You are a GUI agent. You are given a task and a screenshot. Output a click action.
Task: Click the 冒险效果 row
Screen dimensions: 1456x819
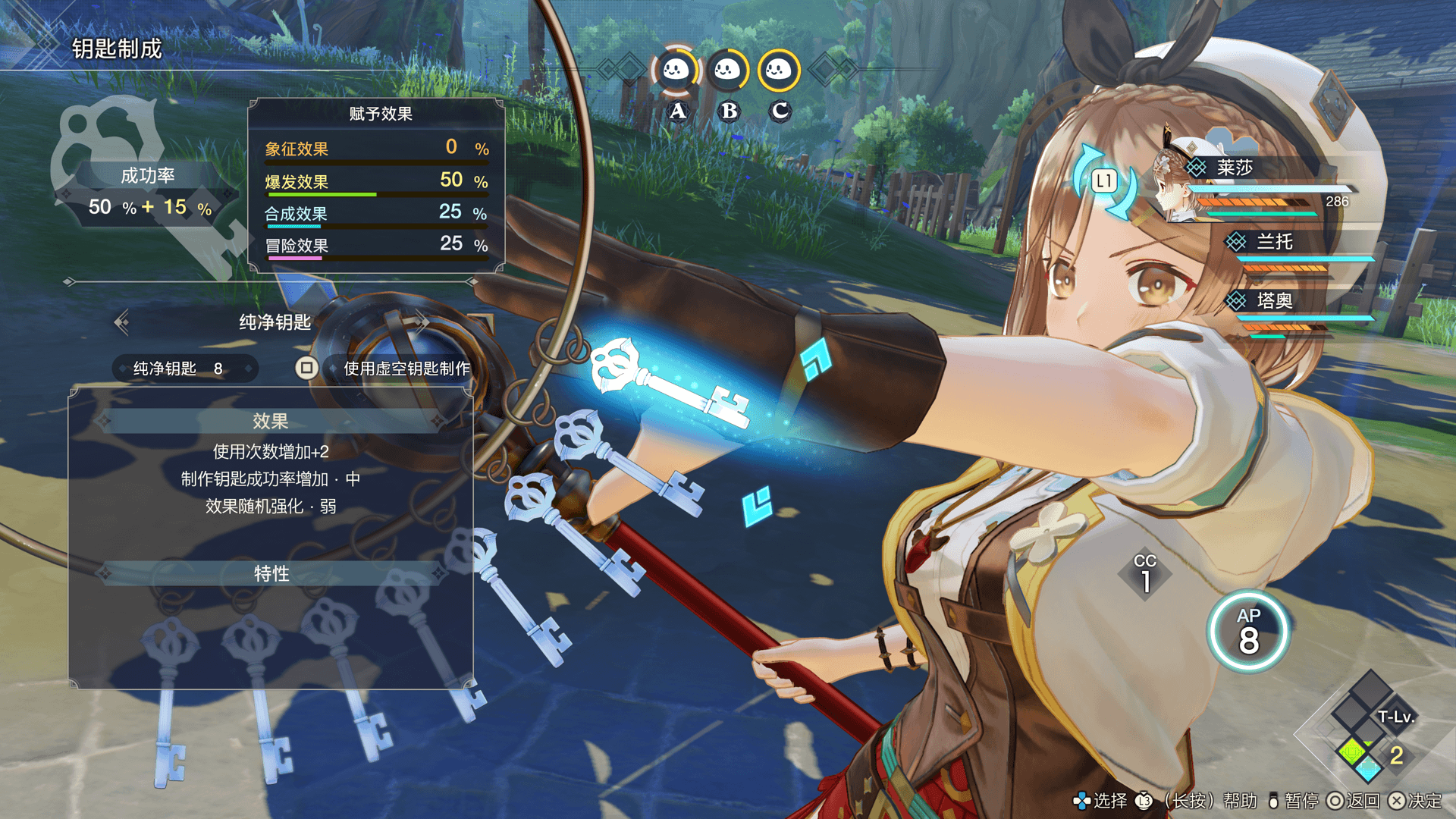[x=376, y=245]
